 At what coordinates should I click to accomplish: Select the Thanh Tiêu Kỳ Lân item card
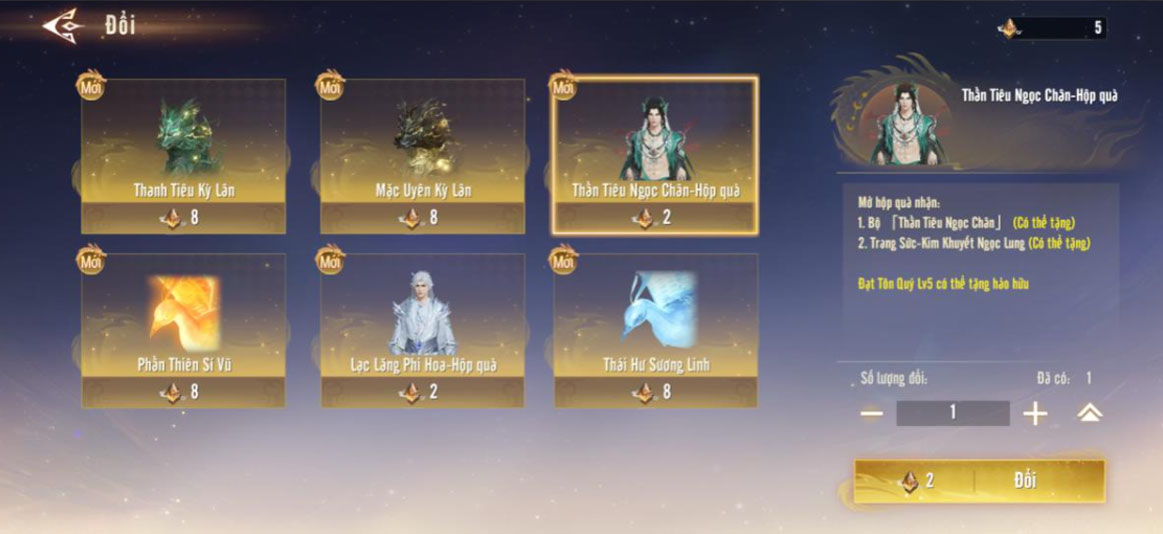184,156
